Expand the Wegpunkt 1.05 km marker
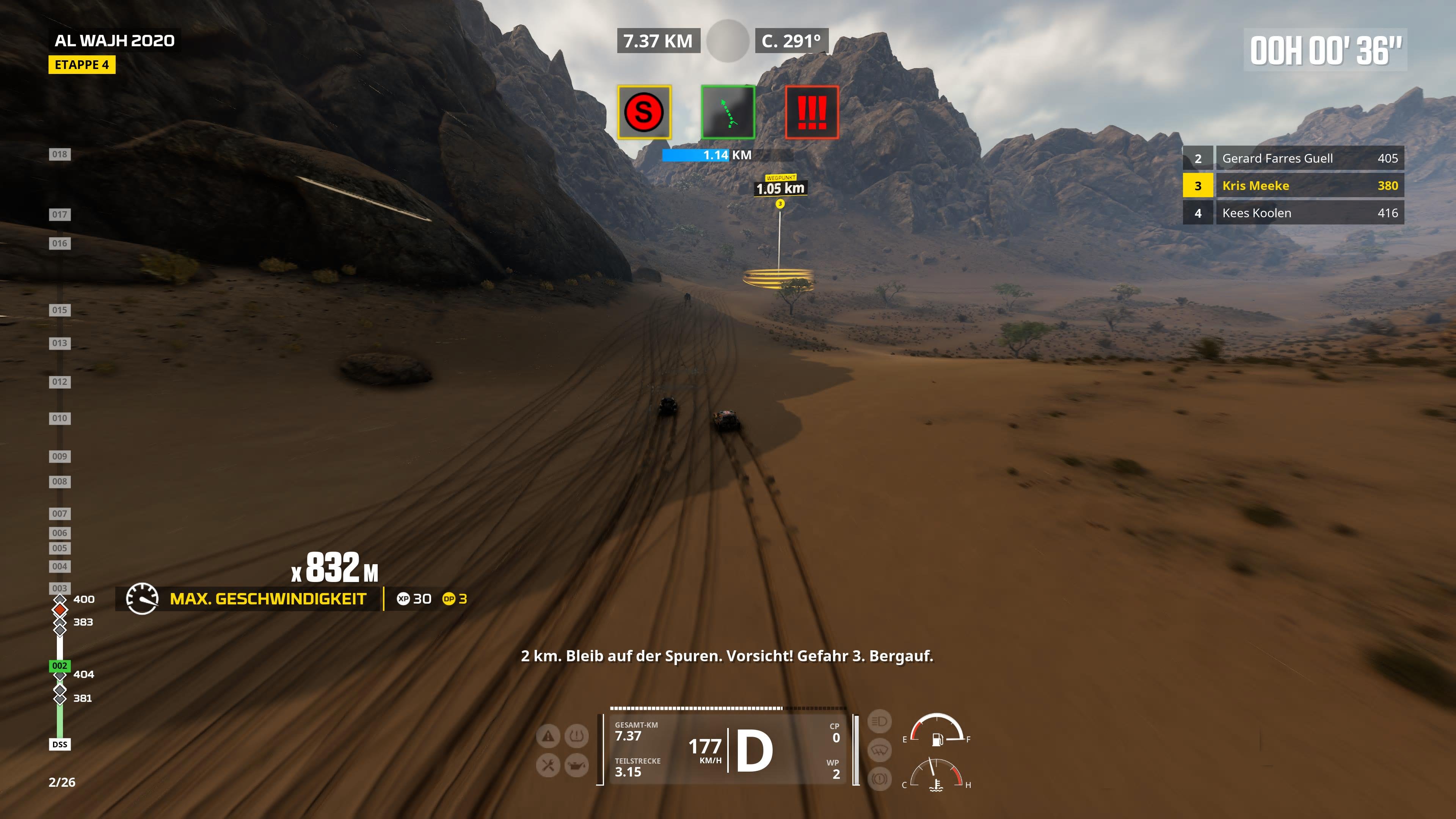This screenshot has width=1456, height=819. 781,188
